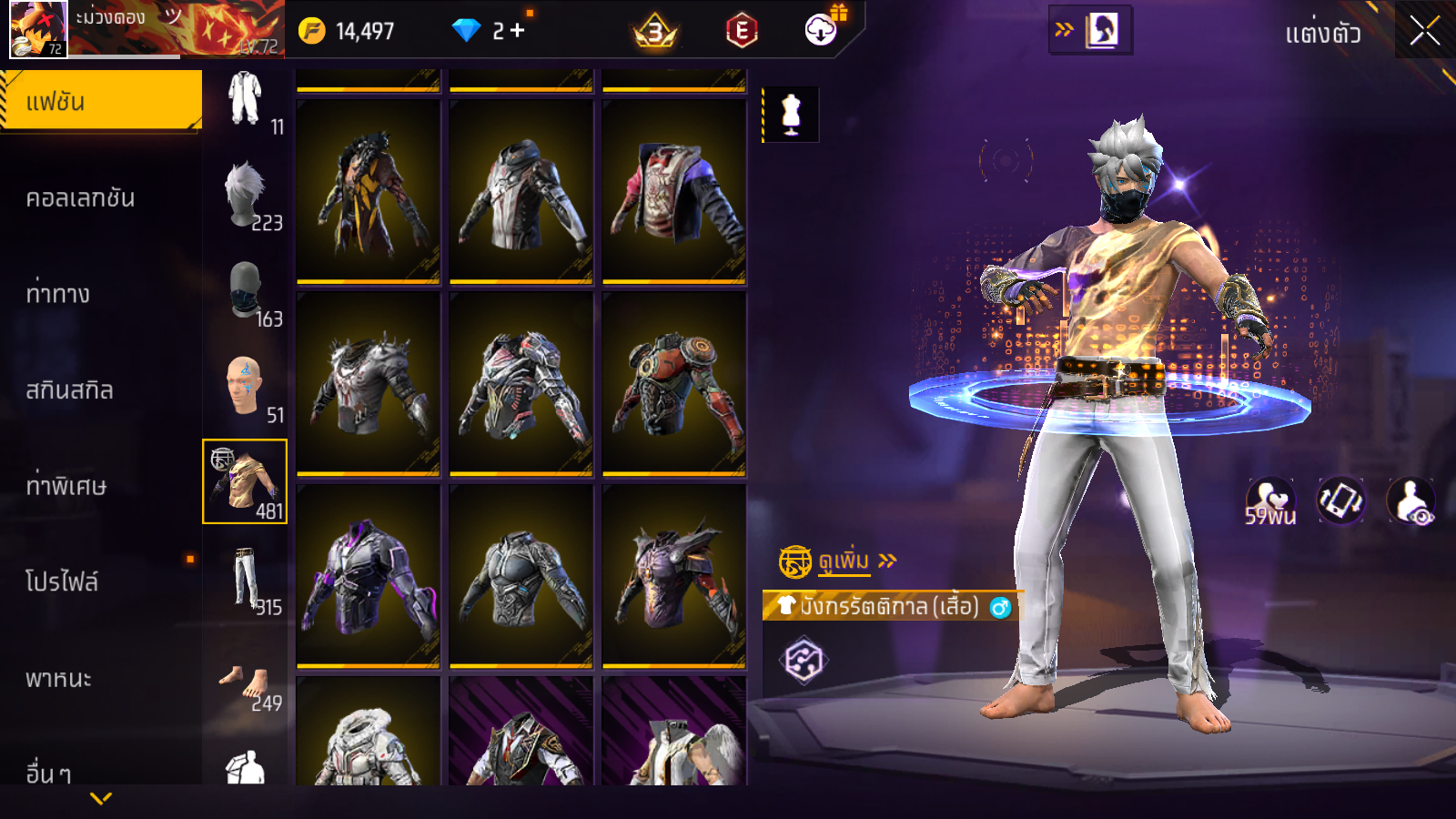1456x819 pixels.
Task: Equip the red and purple hooded jacket
Action: (674, 192)
